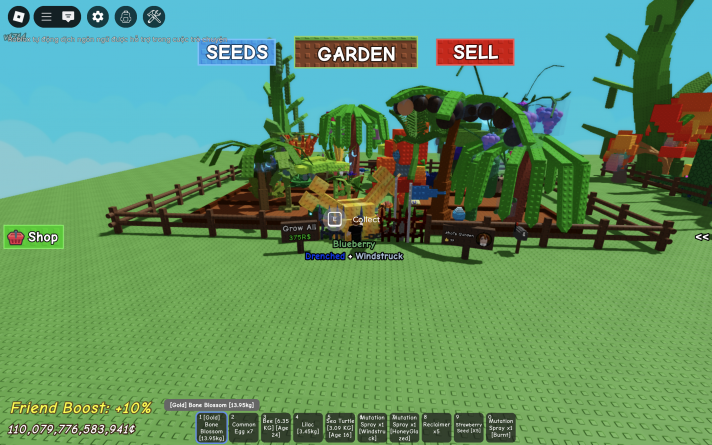Viewport: 712px width, 445px height.
Task: Select the Bee pet slot
Action: (276, 428)
